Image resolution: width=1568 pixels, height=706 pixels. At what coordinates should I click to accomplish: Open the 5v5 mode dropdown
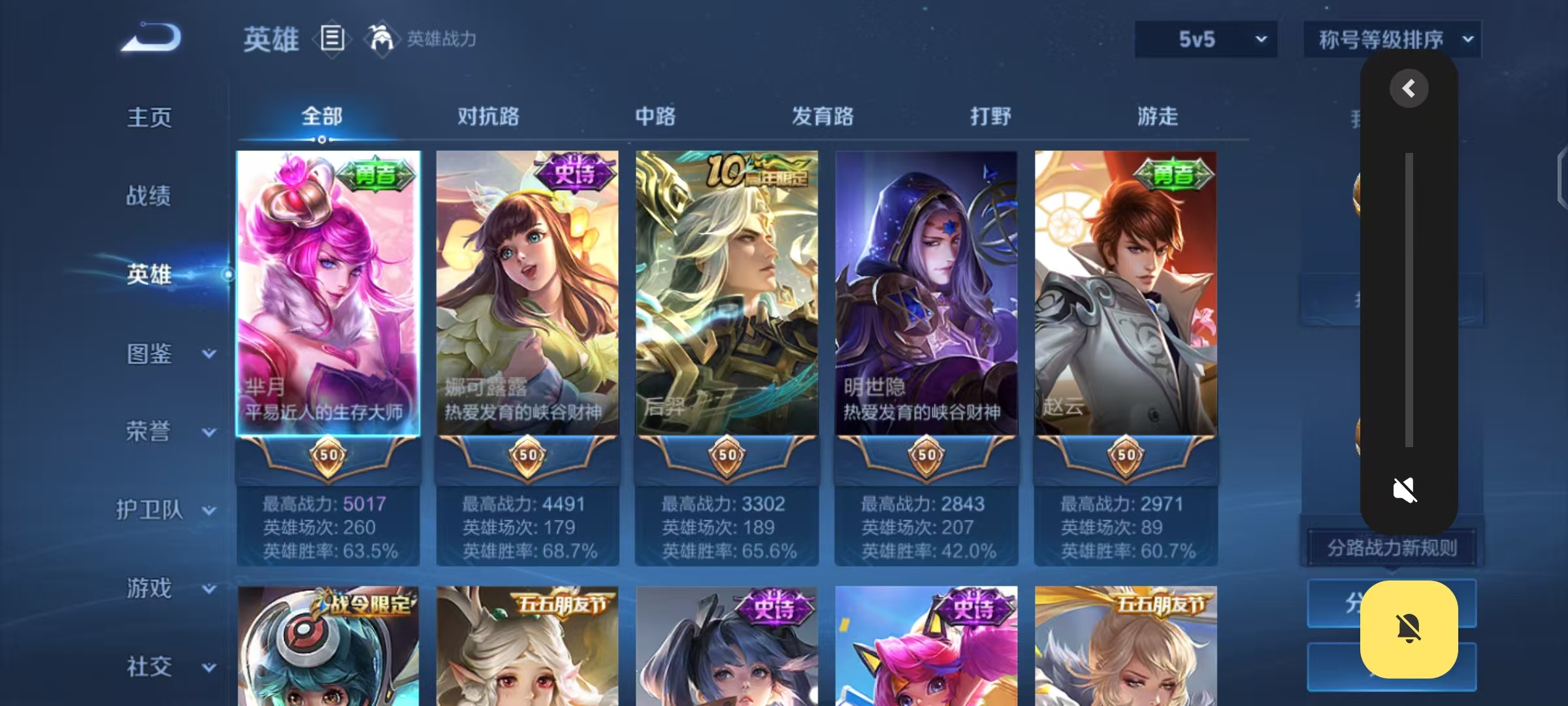[1205, 39]
